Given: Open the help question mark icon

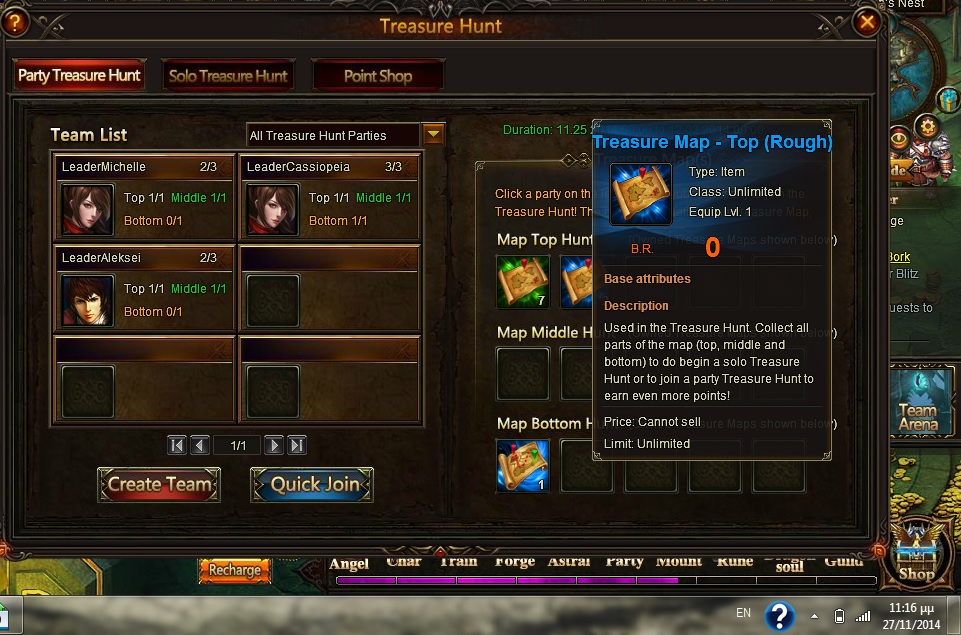Looking at the screenshot, I should pyautogui.click(x=15, y=22).
